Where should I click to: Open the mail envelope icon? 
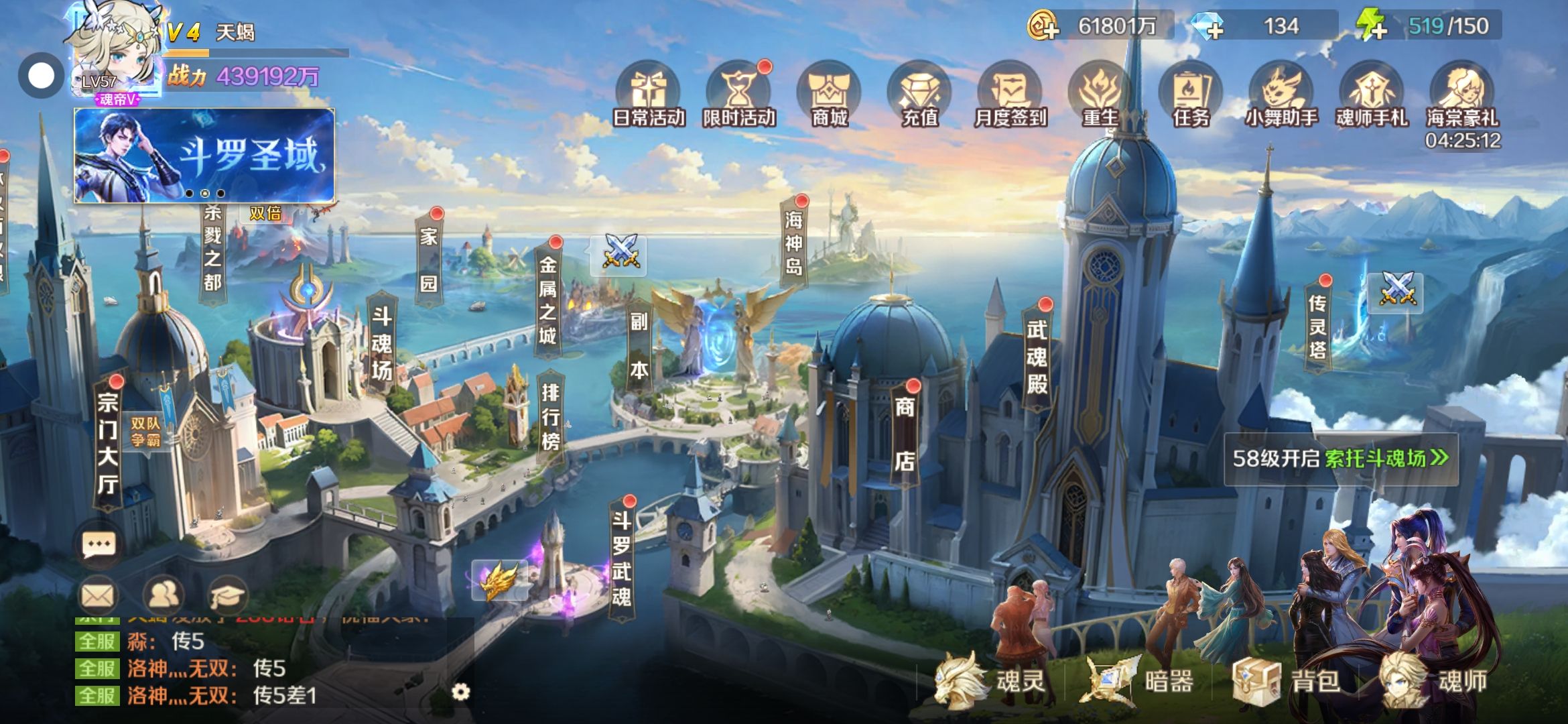tap(98, 595)
